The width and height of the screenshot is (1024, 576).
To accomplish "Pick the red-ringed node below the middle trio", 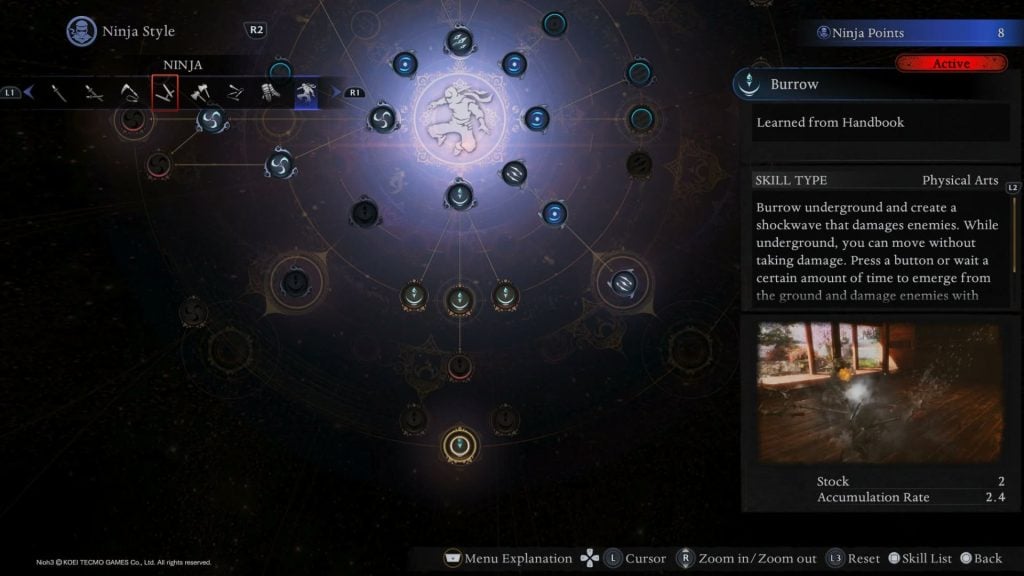I will tap(460, 367).
